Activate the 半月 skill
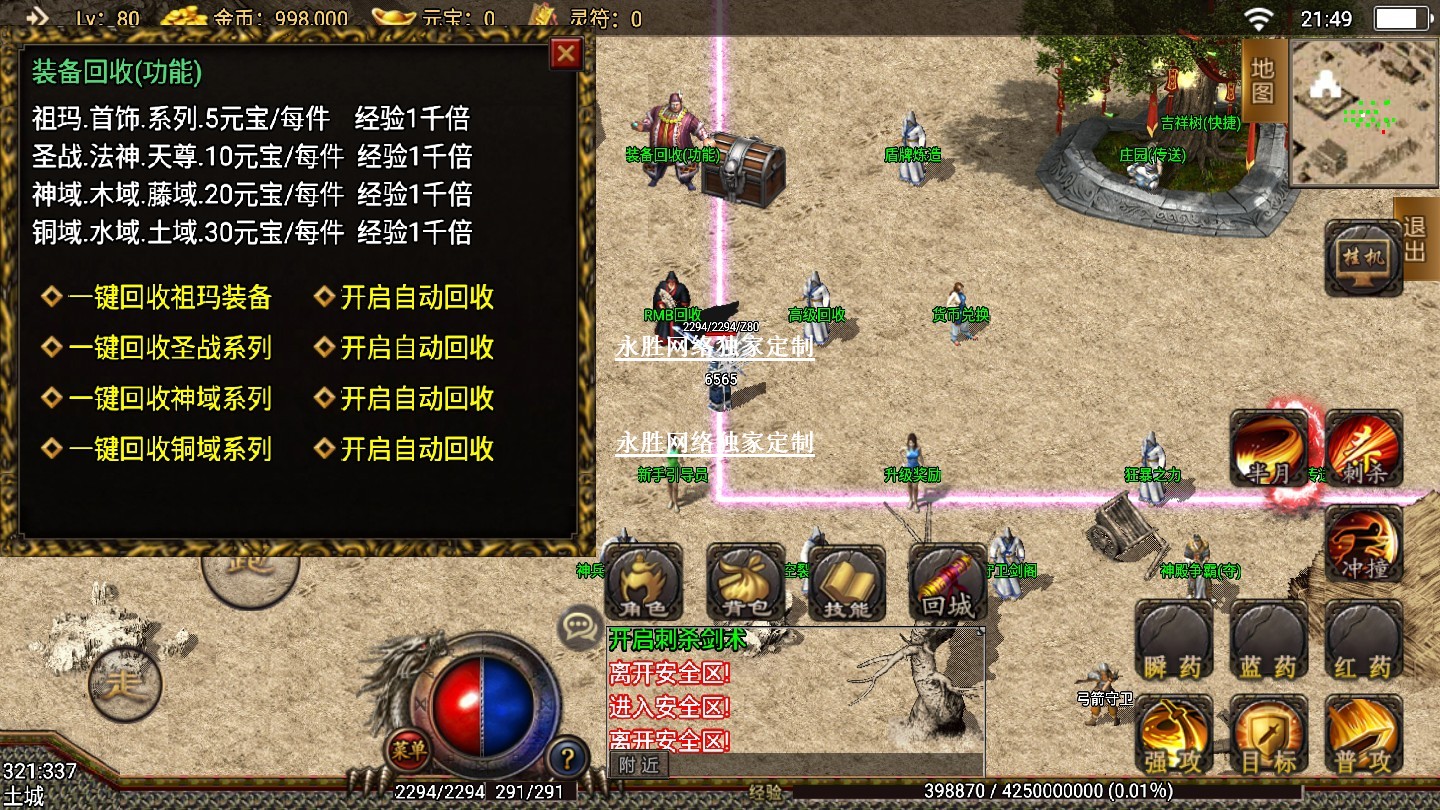 1268,449
